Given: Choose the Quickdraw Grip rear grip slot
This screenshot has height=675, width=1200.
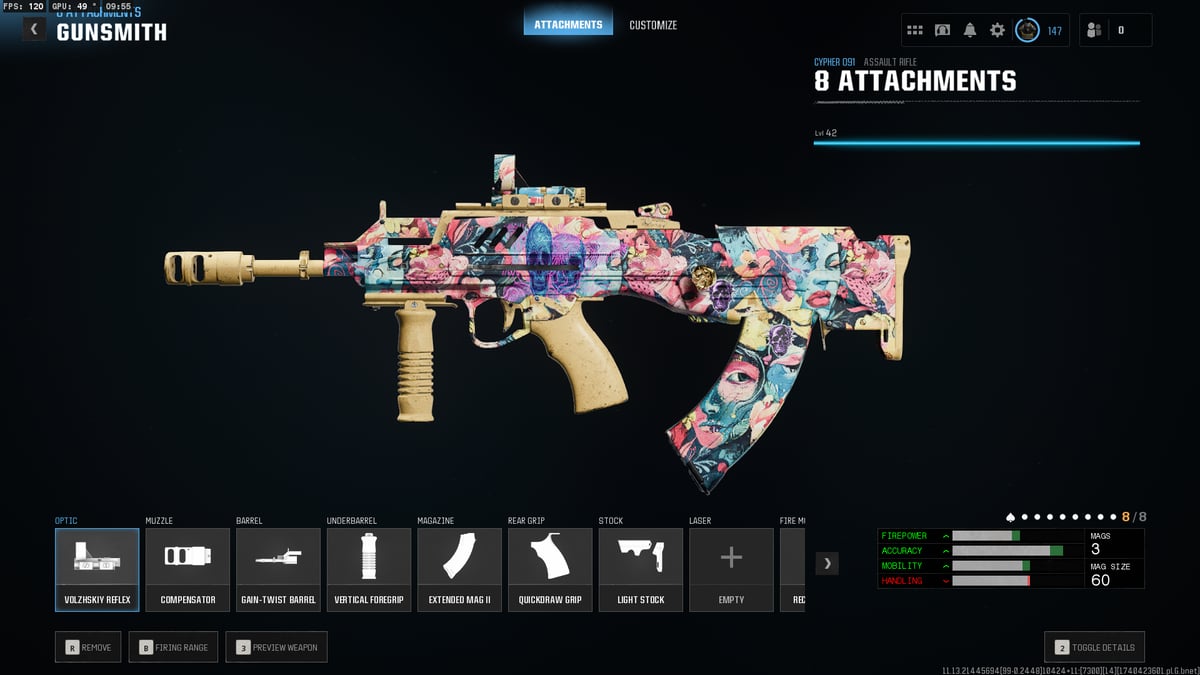Looking at the screenshot, I should click(550, 569).
